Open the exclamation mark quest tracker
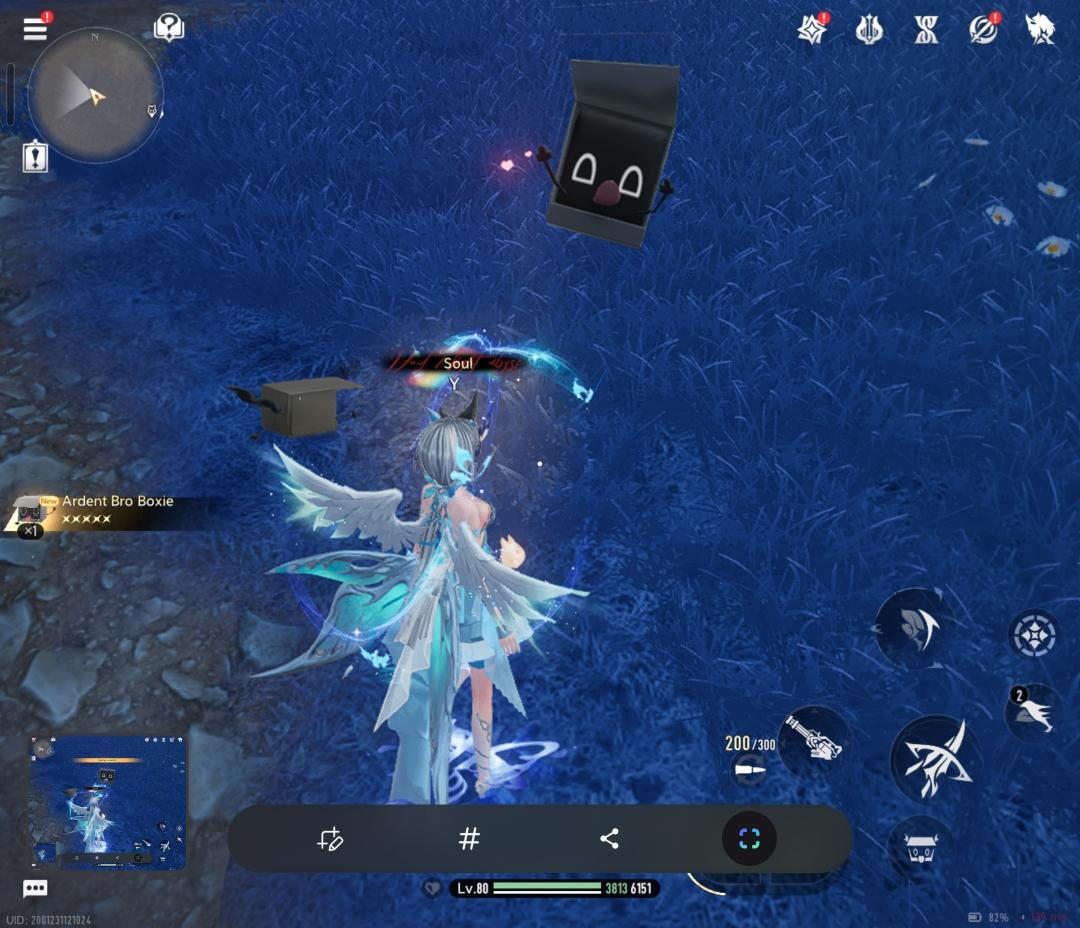1080x928 pixels. [x=36, y=156]
